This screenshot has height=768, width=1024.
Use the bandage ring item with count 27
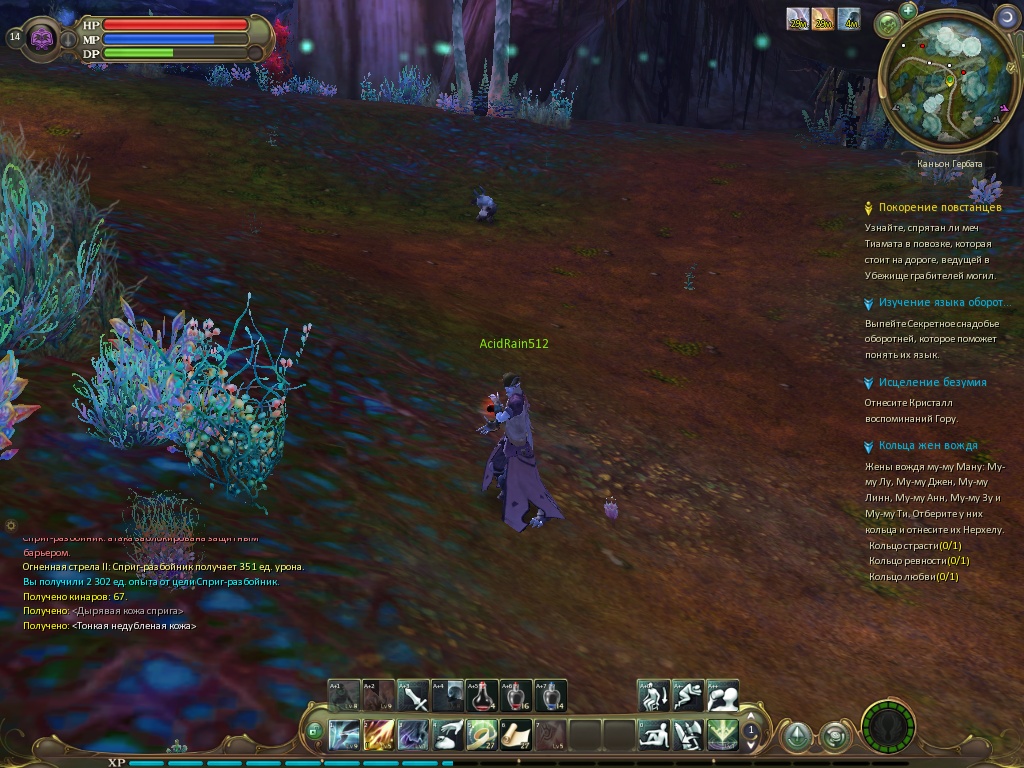point(482,735)
